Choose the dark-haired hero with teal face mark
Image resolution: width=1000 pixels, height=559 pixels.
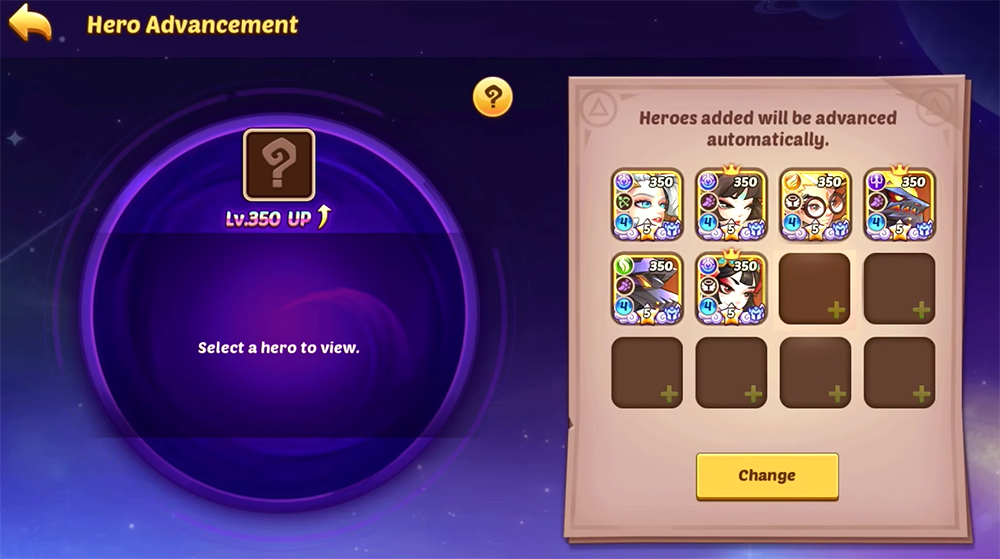[x=731, y=204]
